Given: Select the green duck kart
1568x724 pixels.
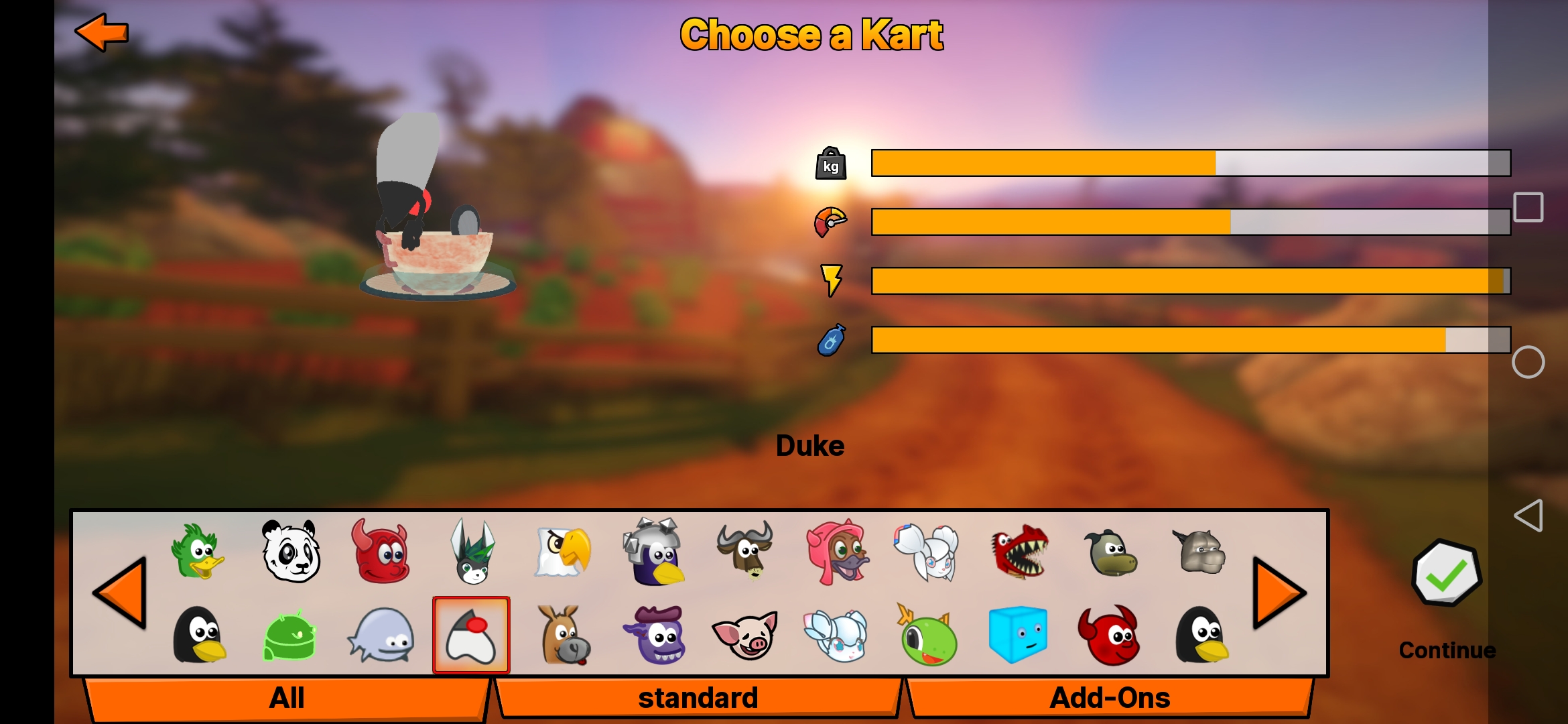Looking at the screenshot, I should click(x=198, y=552).
